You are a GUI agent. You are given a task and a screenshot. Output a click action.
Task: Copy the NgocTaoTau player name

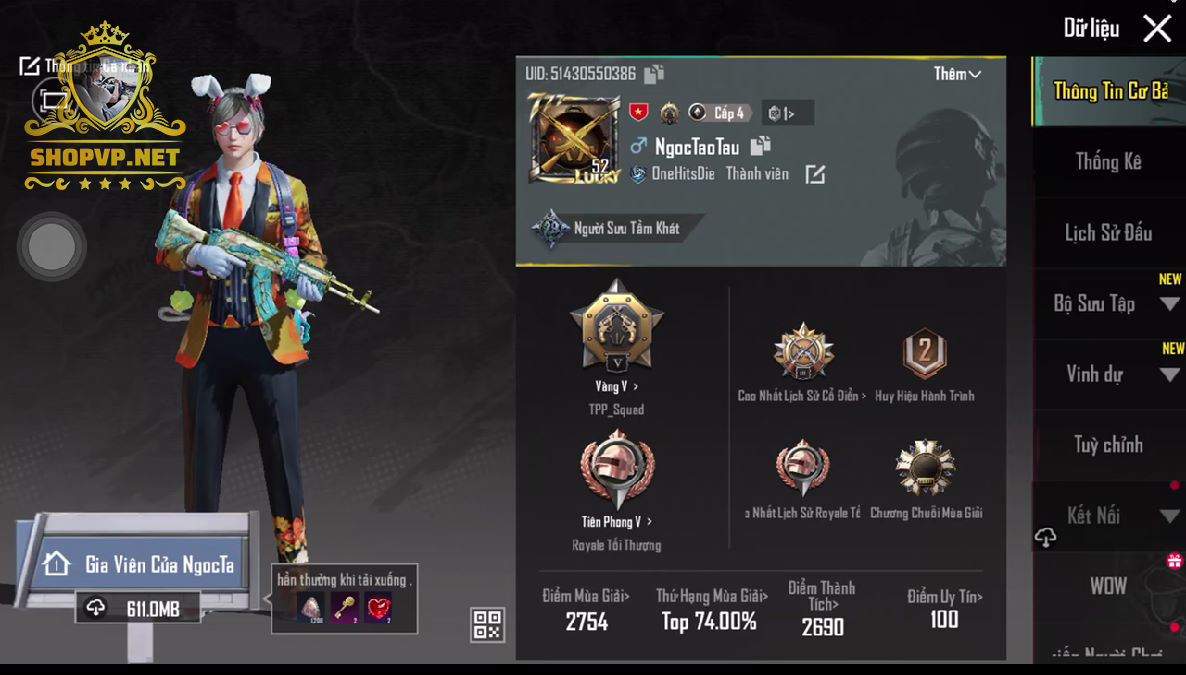761,146
